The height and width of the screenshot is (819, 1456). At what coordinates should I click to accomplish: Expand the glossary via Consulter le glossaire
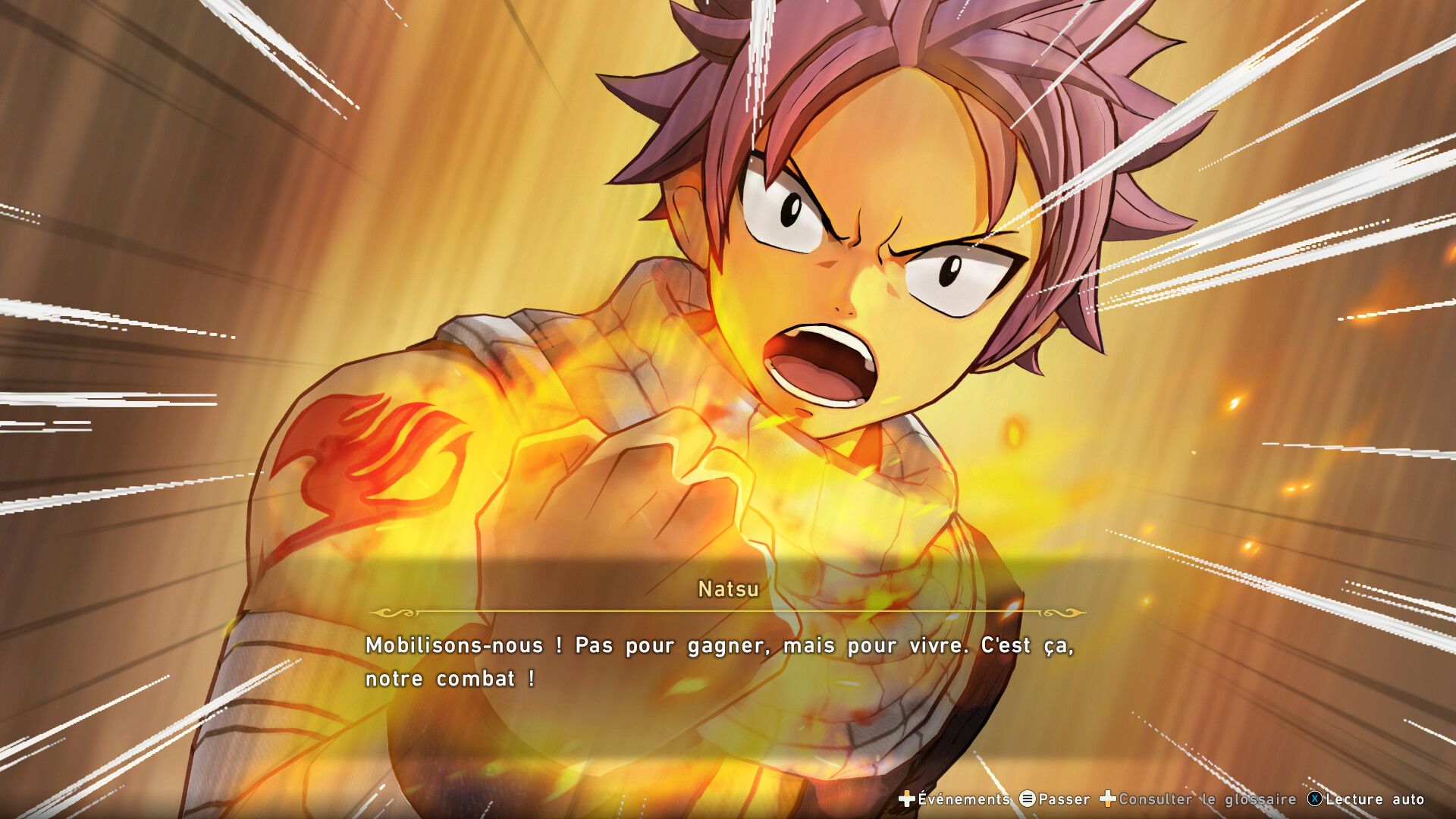coord(1206,799)
